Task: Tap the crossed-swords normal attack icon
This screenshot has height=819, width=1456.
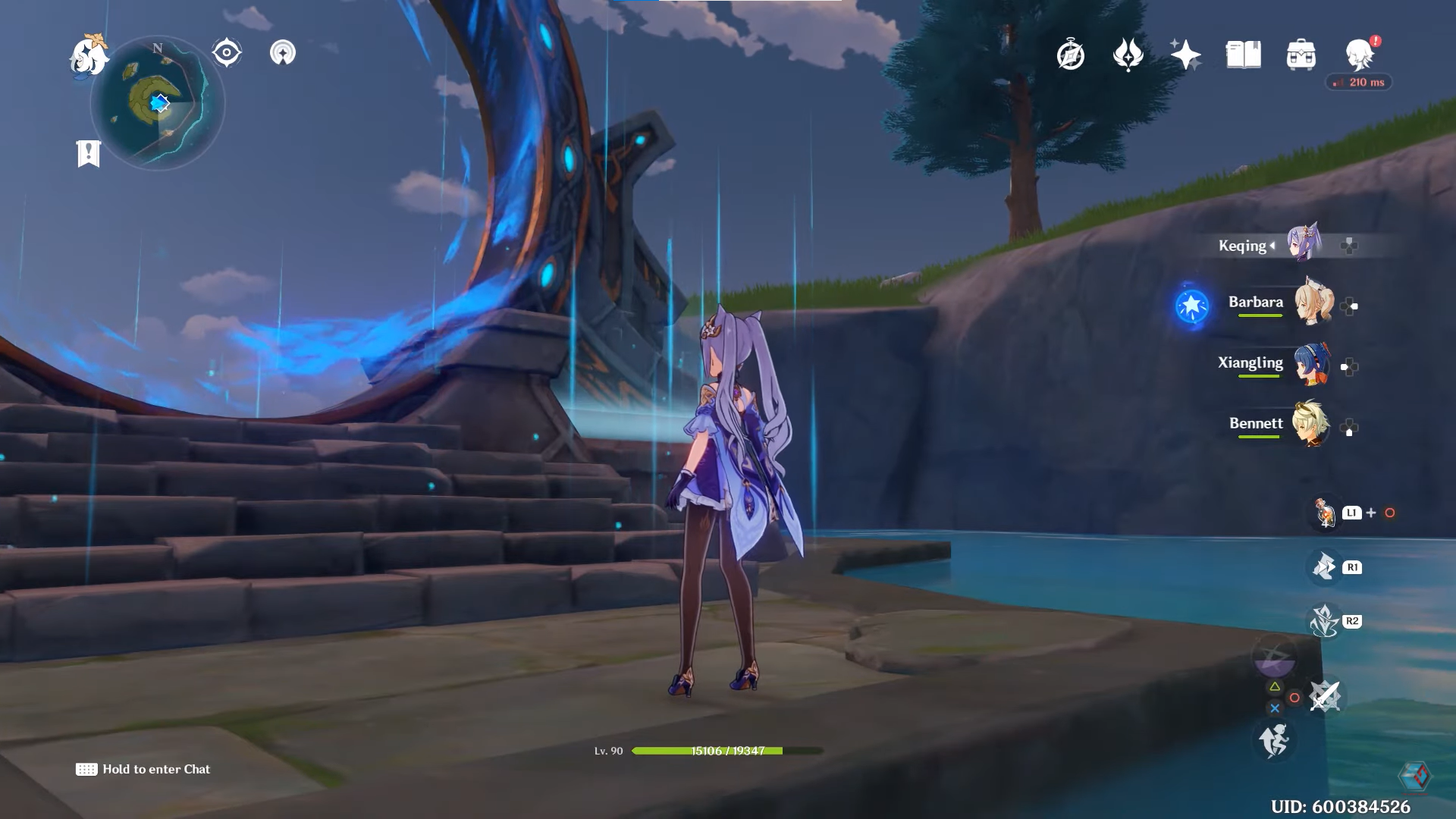Action: [1325, 696]
